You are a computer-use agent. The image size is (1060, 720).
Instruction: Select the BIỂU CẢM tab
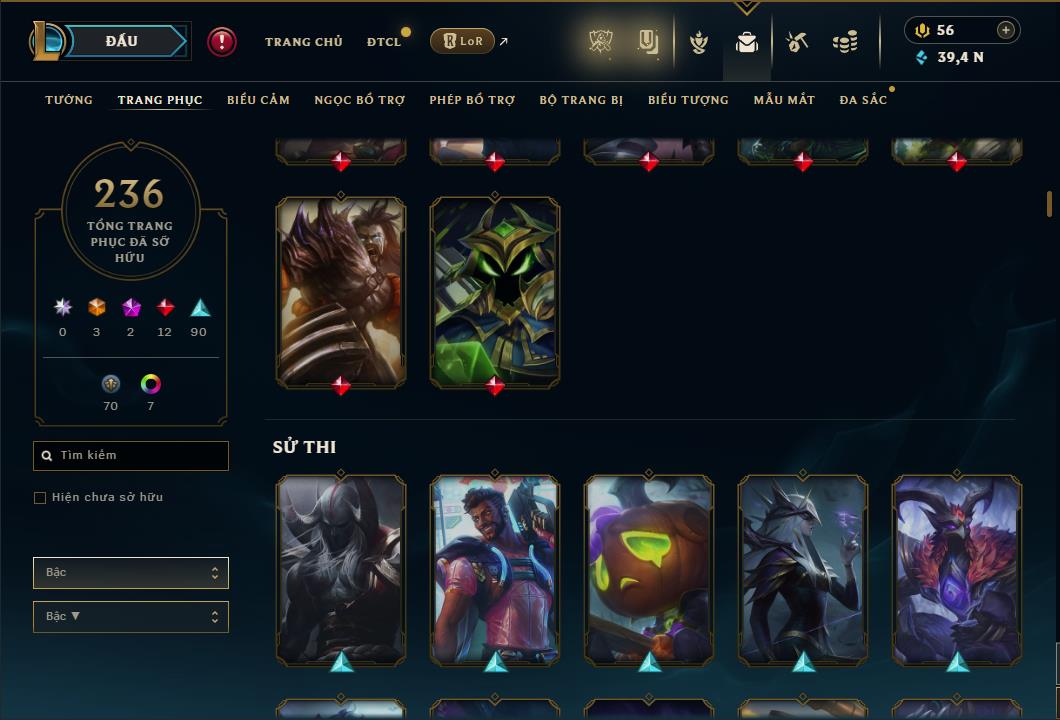[258, 100]
